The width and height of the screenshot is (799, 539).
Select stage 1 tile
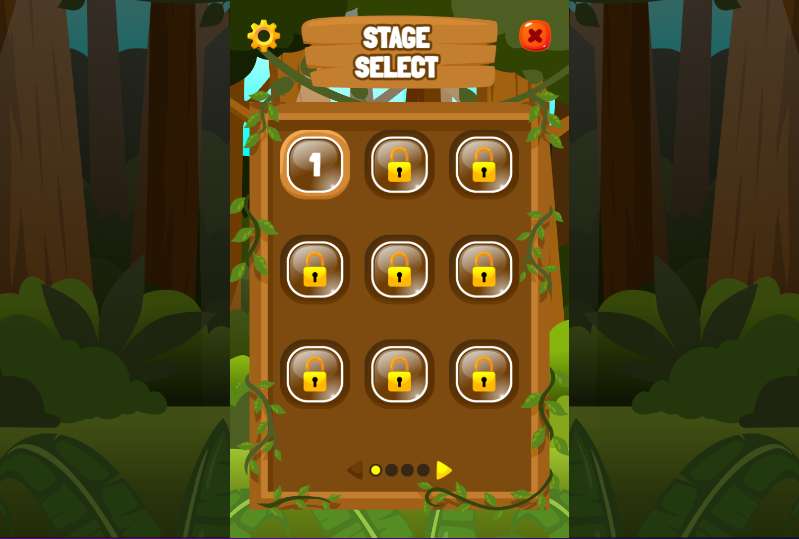pos(315,164)
